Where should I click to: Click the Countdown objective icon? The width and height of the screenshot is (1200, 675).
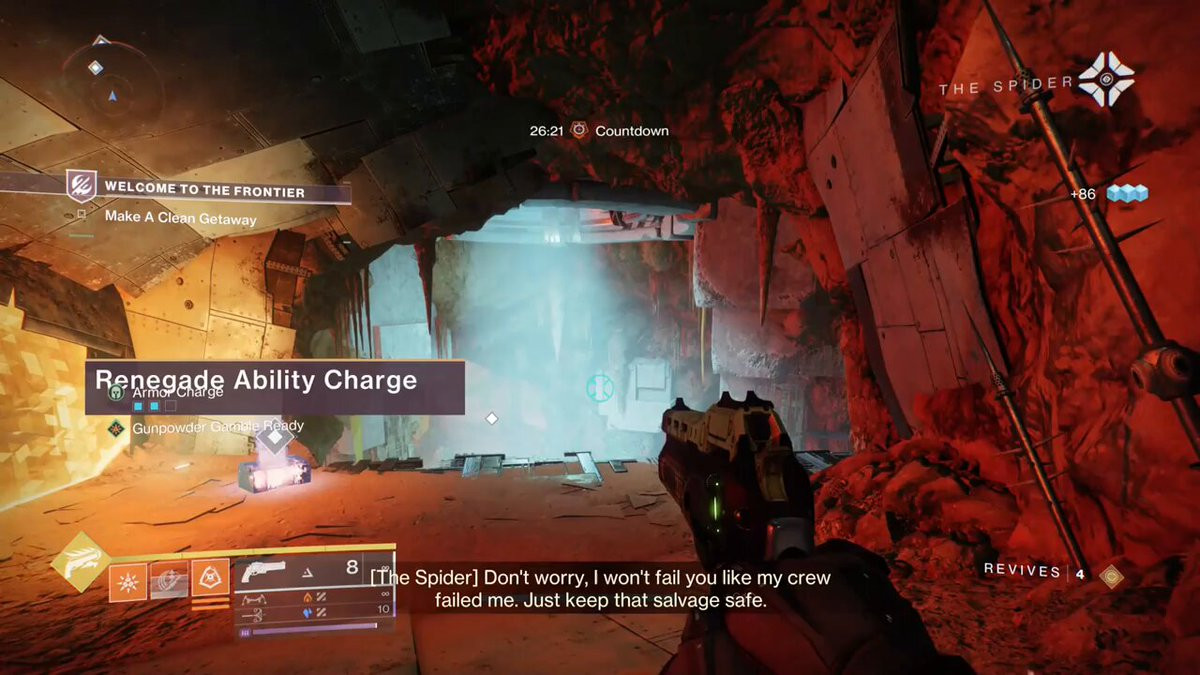(579, 131)
